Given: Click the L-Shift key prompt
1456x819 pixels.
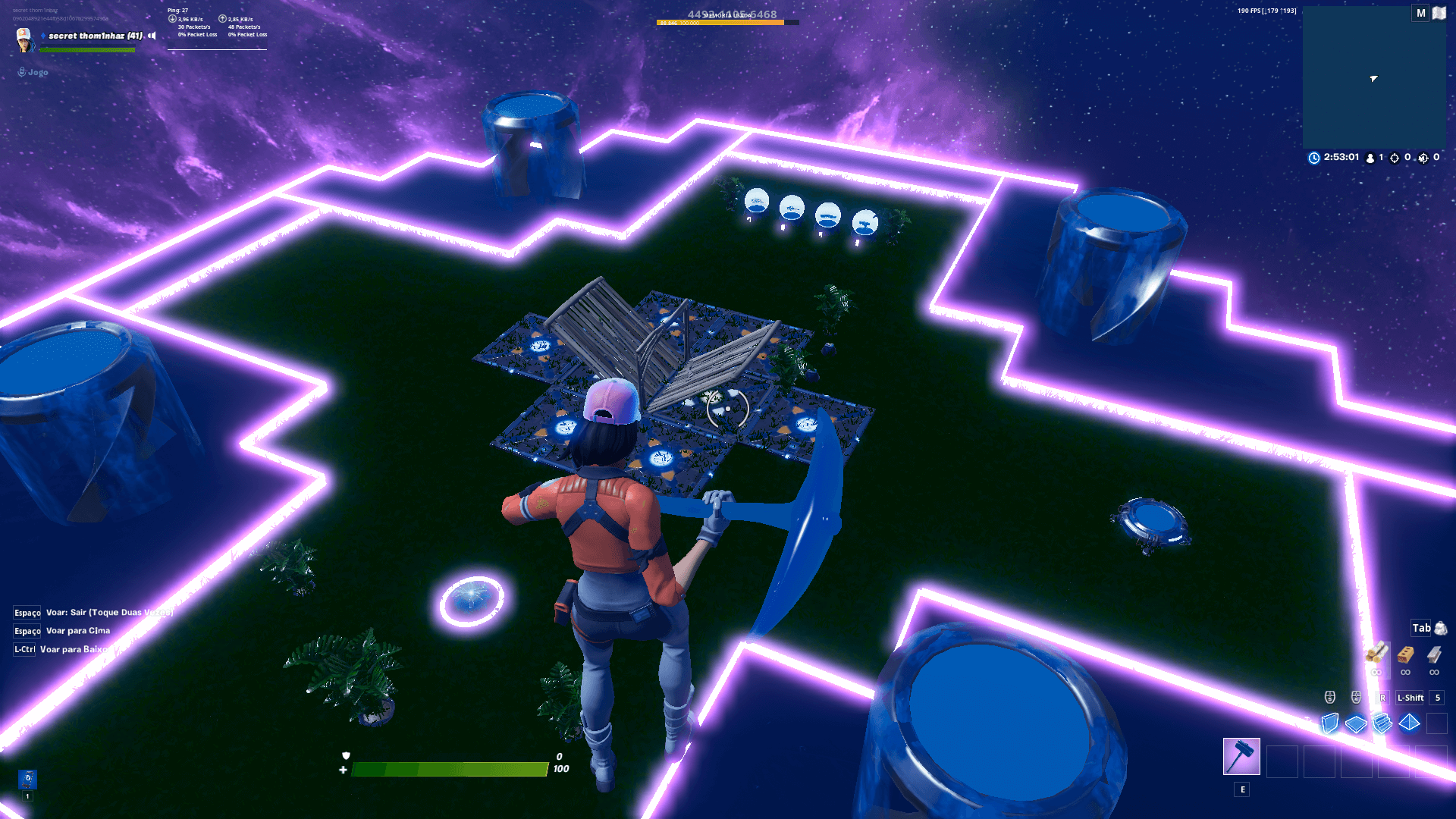Looking at the screenshot, I should pyautogui.click(x=1409, y=698).
